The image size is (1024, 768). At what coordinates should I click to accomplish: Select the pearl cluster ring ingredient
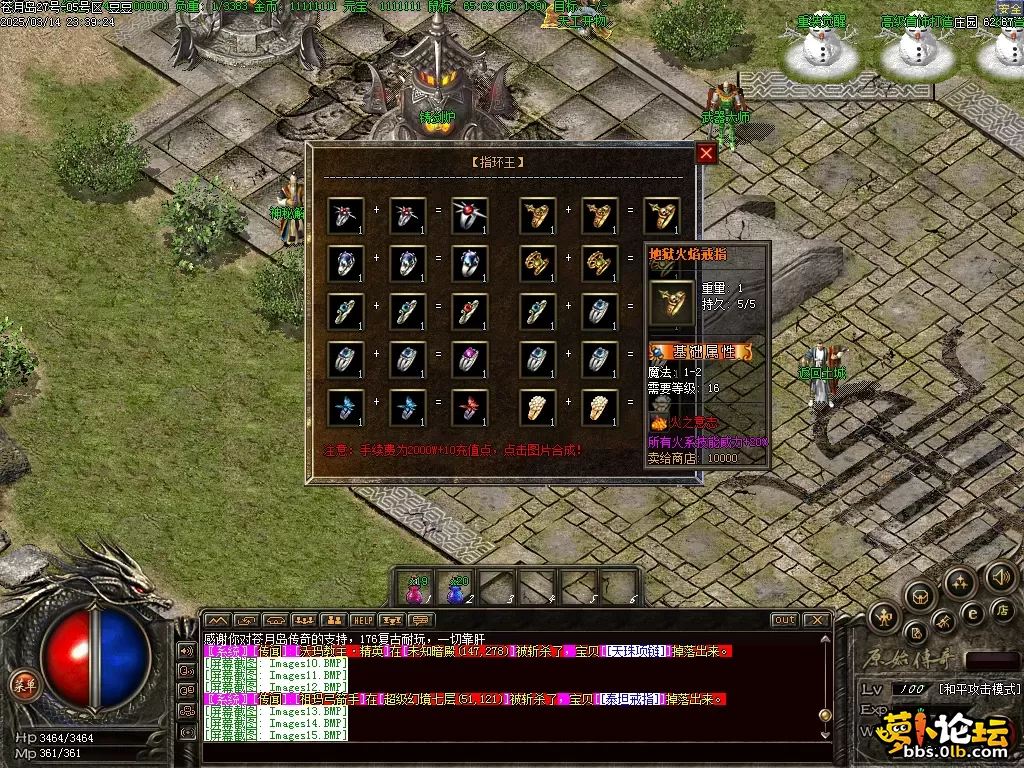[x=538, y=407]
